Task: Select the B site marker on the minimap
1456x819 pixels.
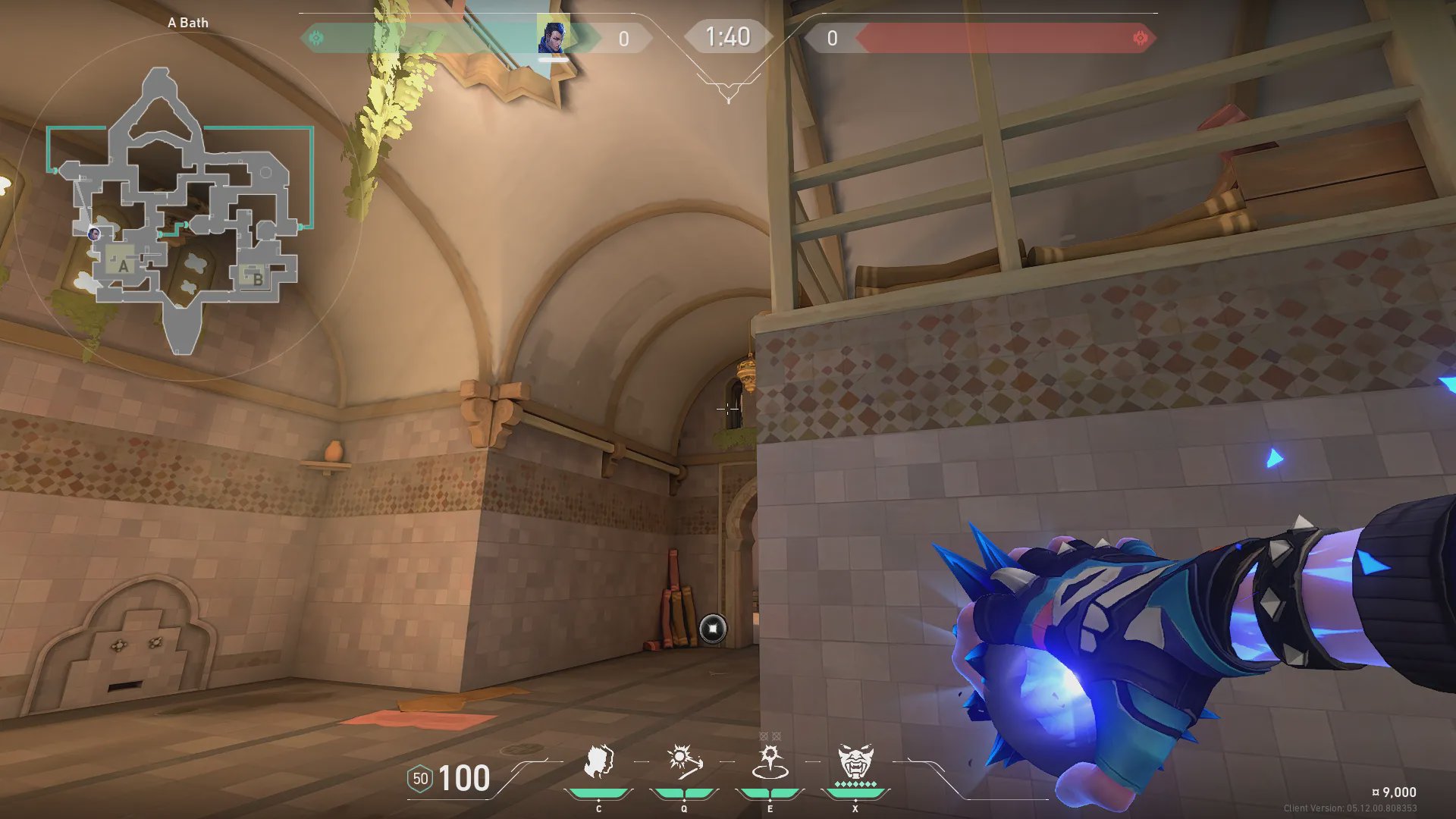Action: pos(257,278)
